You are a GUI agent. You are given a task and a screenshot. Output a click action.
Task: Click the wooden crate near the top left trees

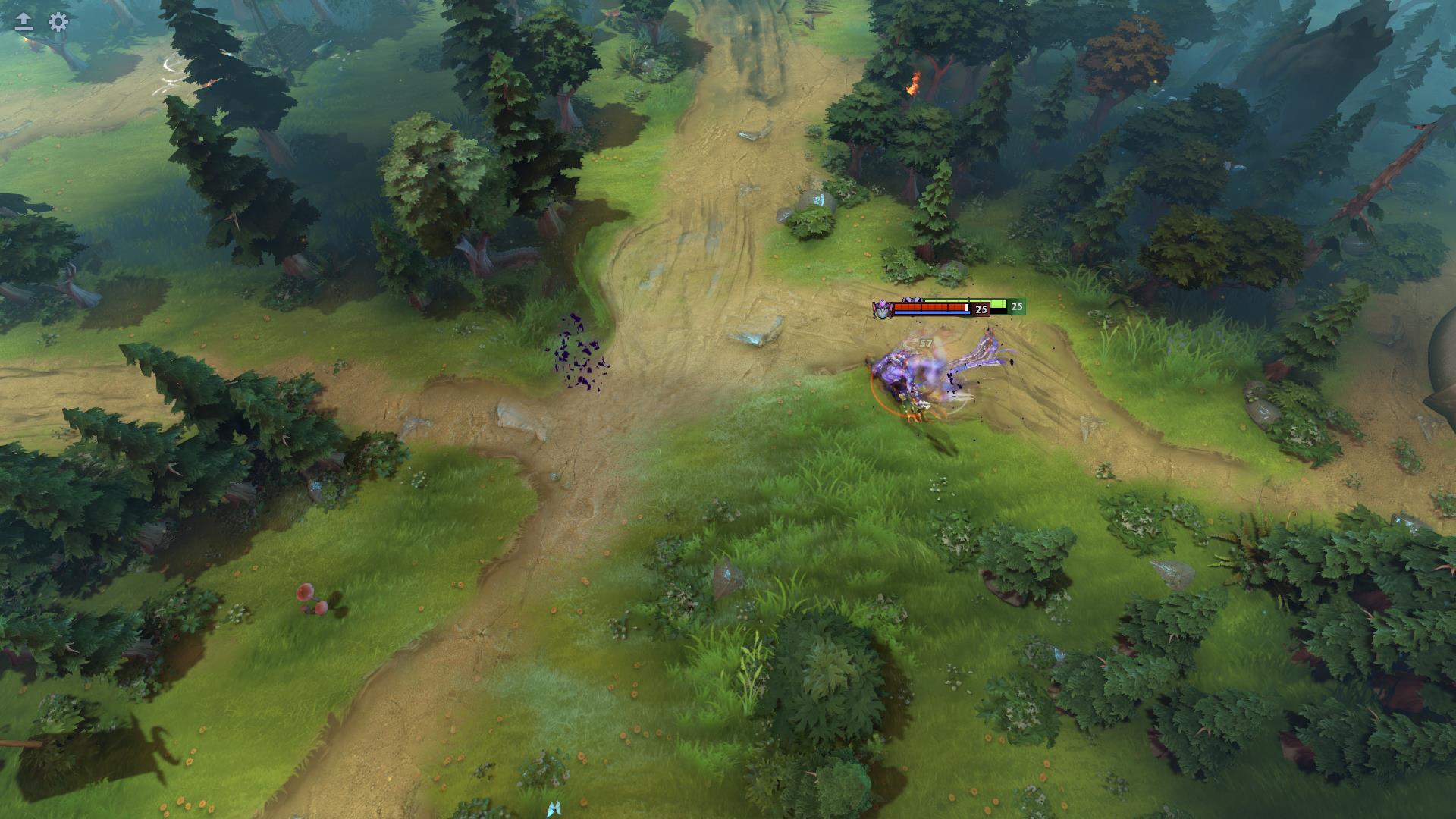click(x=292, y=39)
